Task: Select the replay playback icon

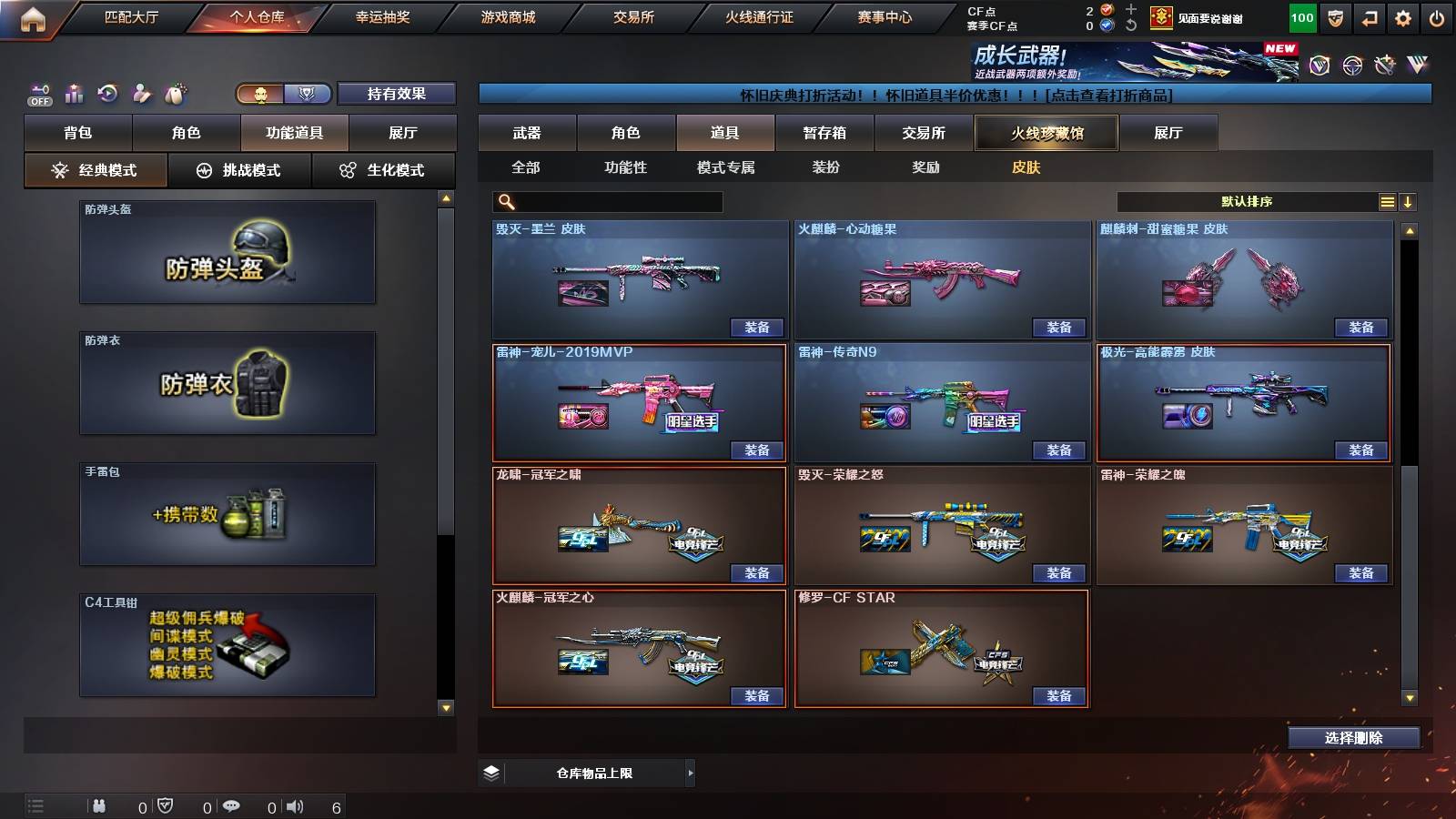Action: pyautogui.click(x=109, y=92)
